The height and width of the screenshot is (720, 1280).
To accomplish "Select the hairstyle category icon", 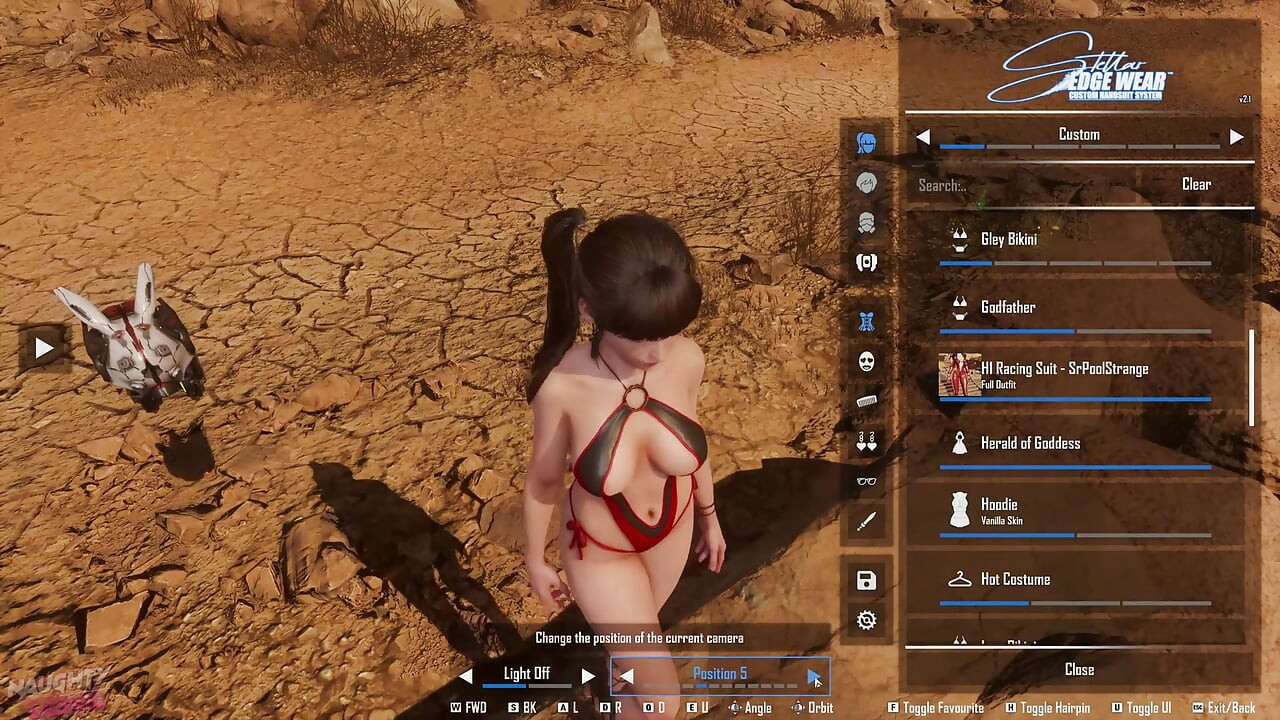I will coord(866,183).
